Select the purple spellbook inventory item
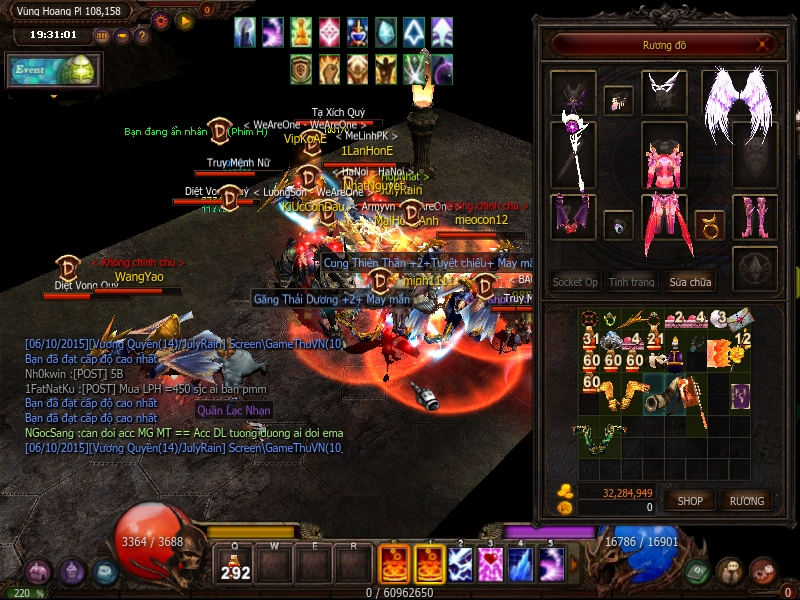 (x=740, y=395)
